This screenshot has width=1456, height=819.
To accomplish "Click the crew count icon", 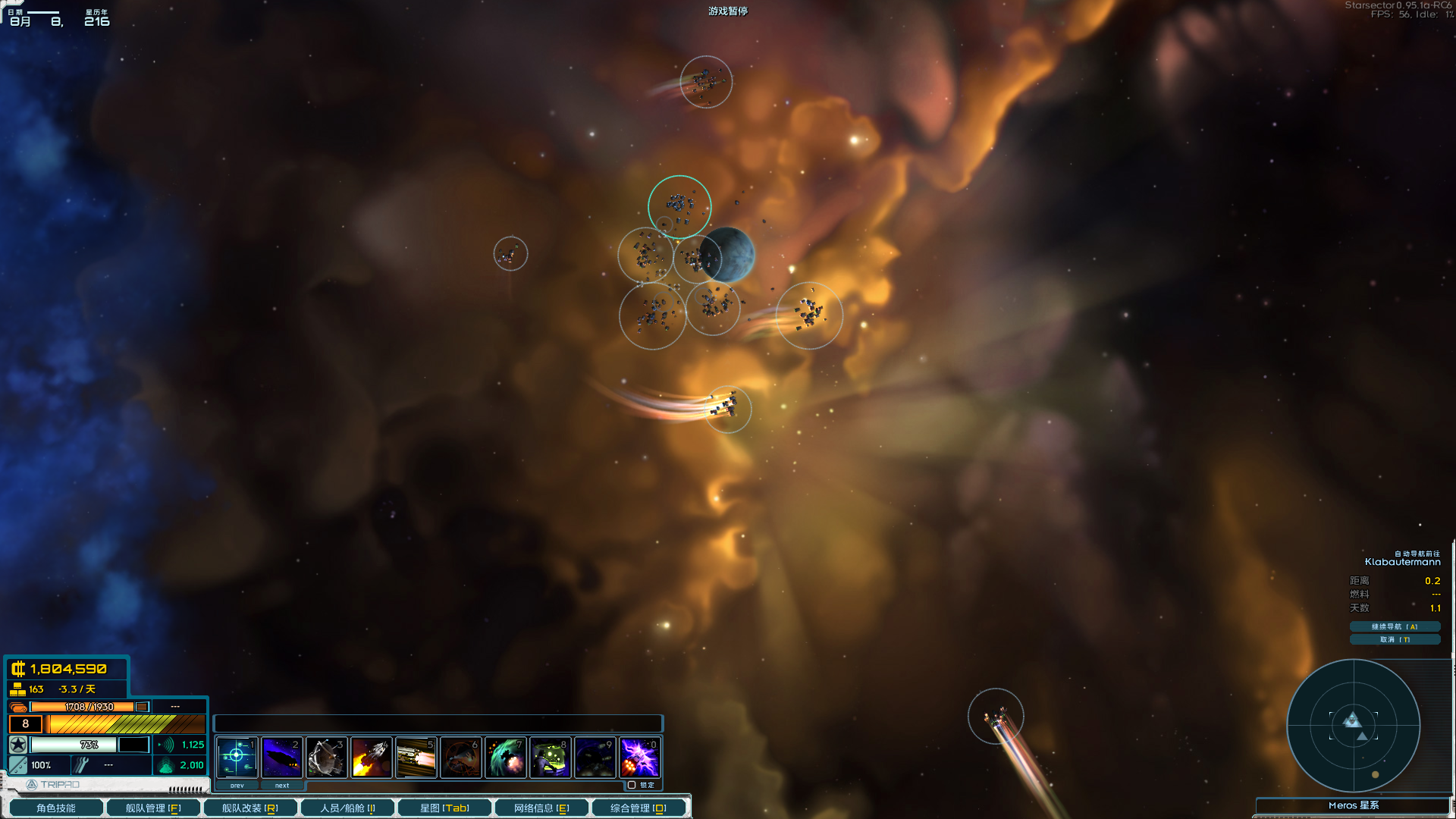I will 17,689.
